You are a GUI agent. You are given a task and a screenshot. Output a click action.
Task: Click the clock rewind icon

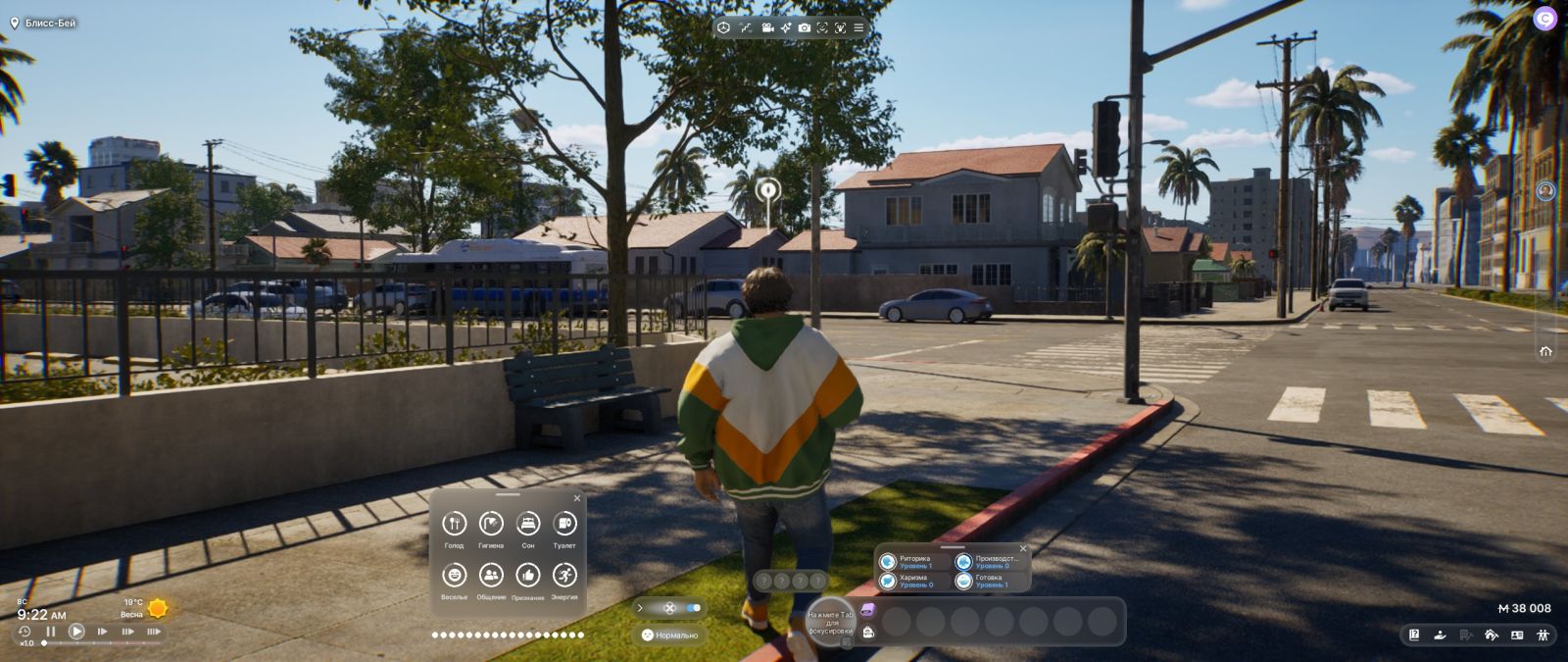click(x=25, y=632)
